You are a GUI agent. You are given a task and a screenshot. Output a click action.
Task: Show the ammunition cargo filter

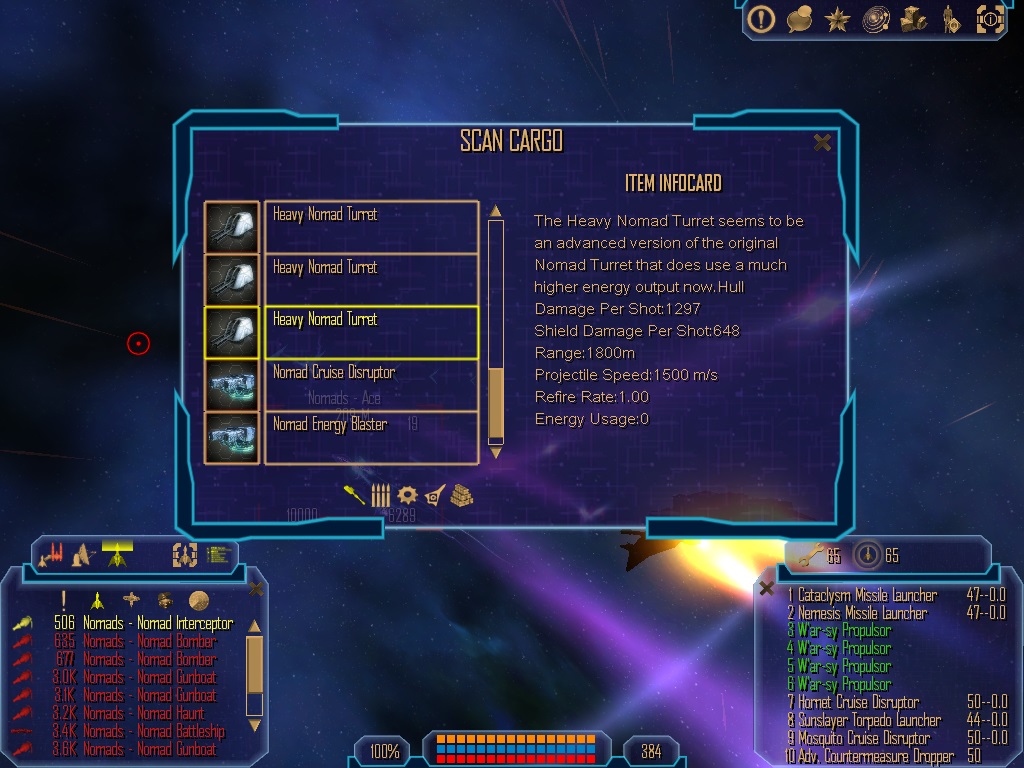click(x=381, y=495)
